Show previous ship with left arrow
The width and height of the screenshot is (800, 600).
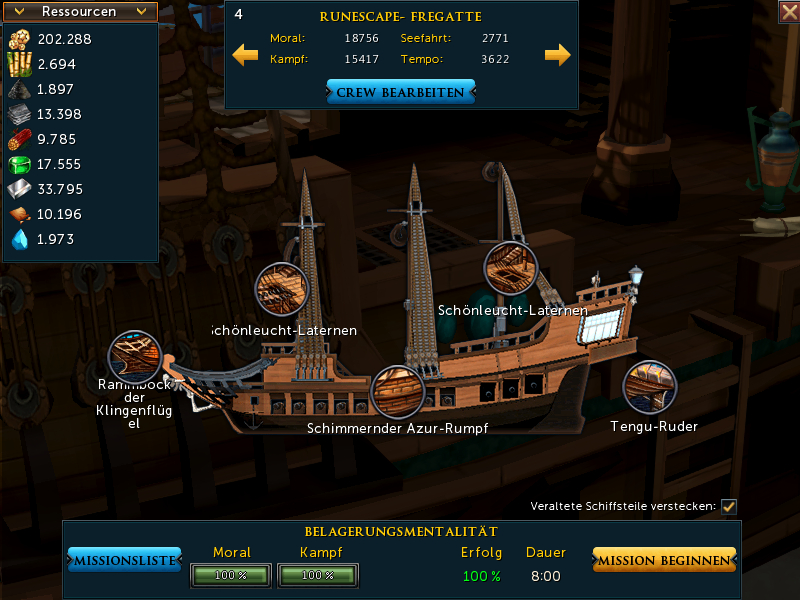point(245,54)
